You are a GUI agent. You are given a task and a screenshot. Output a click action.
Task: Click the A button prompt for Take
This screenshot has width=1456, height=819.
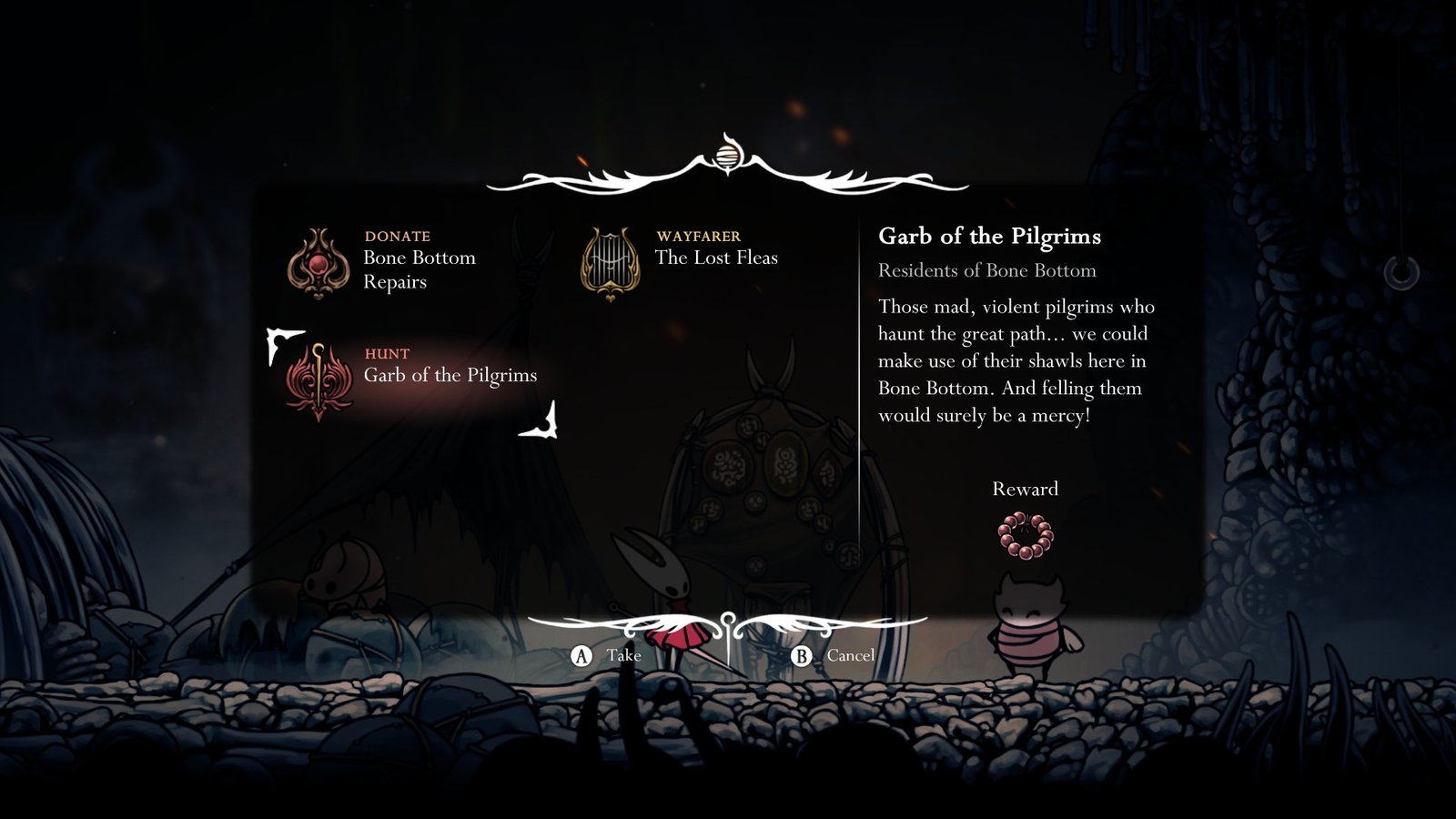(580, 654)
